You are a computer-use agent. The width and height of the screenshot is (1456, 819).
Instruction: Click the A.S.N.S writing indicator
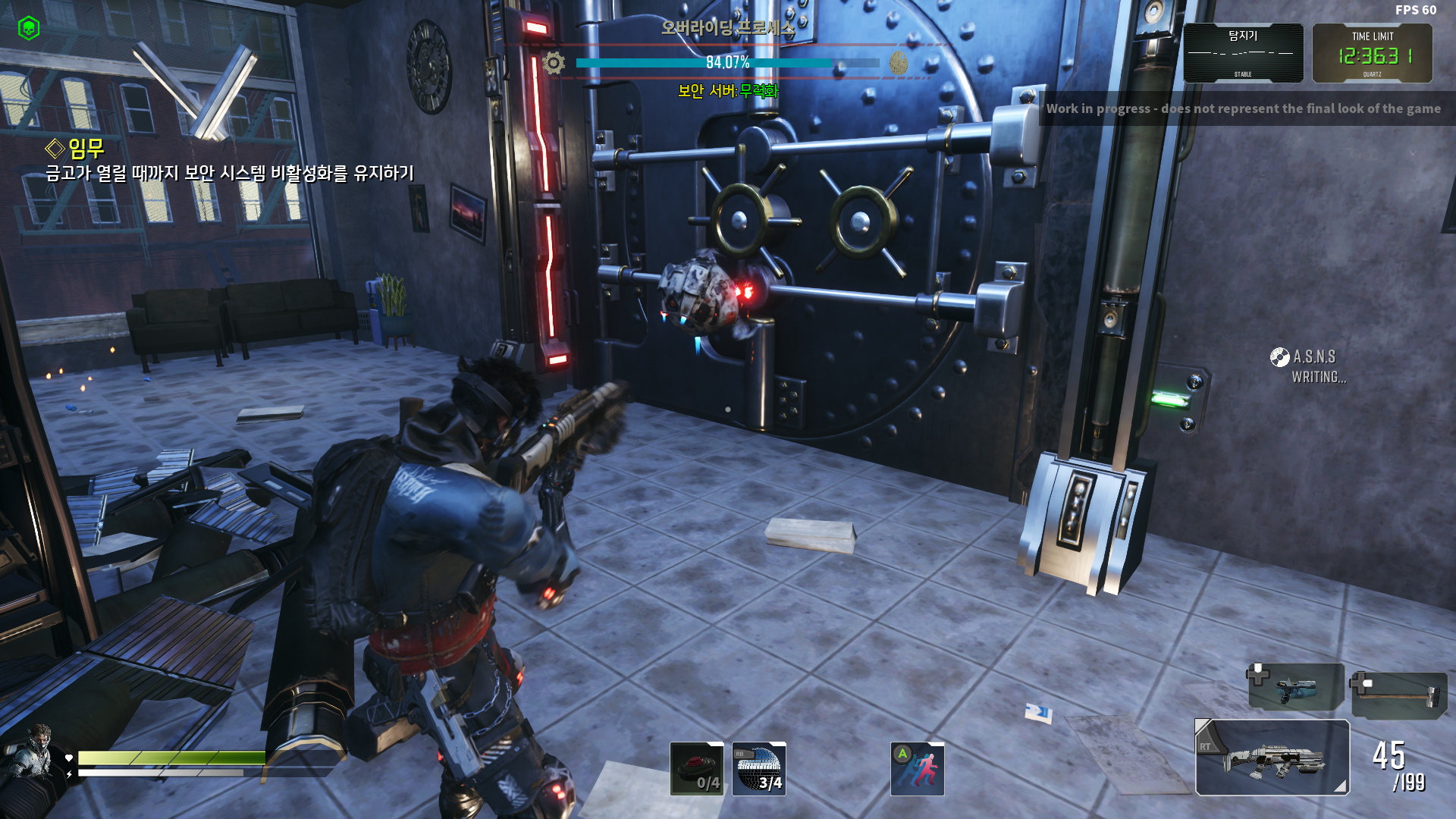coord(1310,366)
